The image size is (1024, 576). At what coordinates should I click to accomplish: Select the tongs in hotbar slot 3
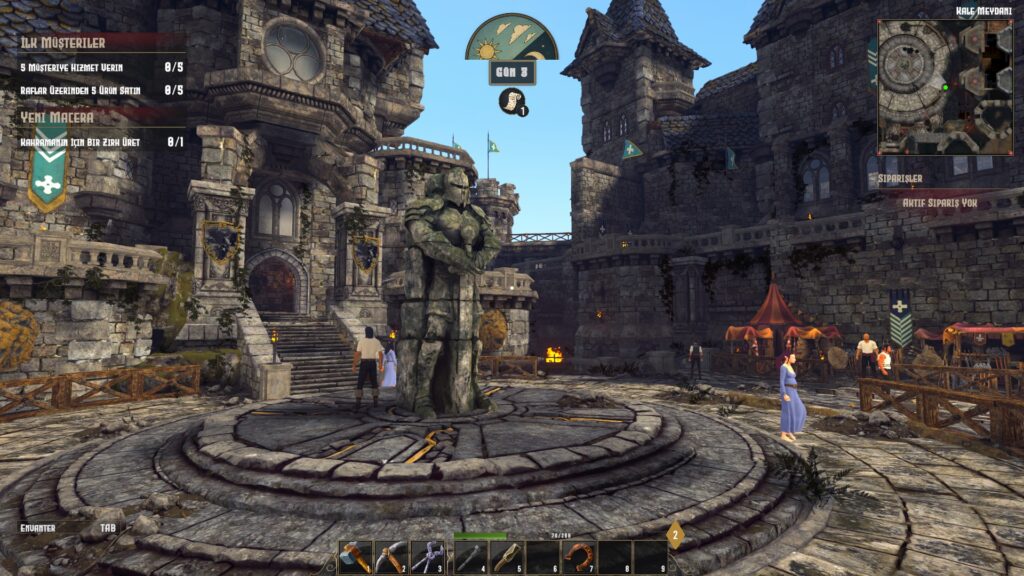(x=427, y=557)
